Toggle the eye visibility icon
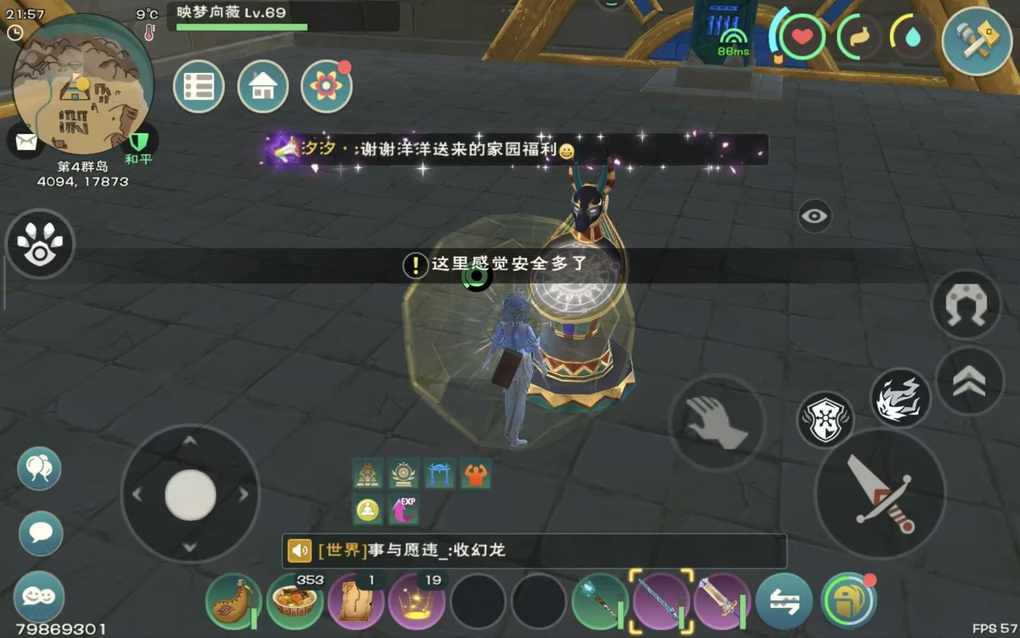Image resolution: width=1020 pixels, height=638 pixels. [x=815, y=215]
